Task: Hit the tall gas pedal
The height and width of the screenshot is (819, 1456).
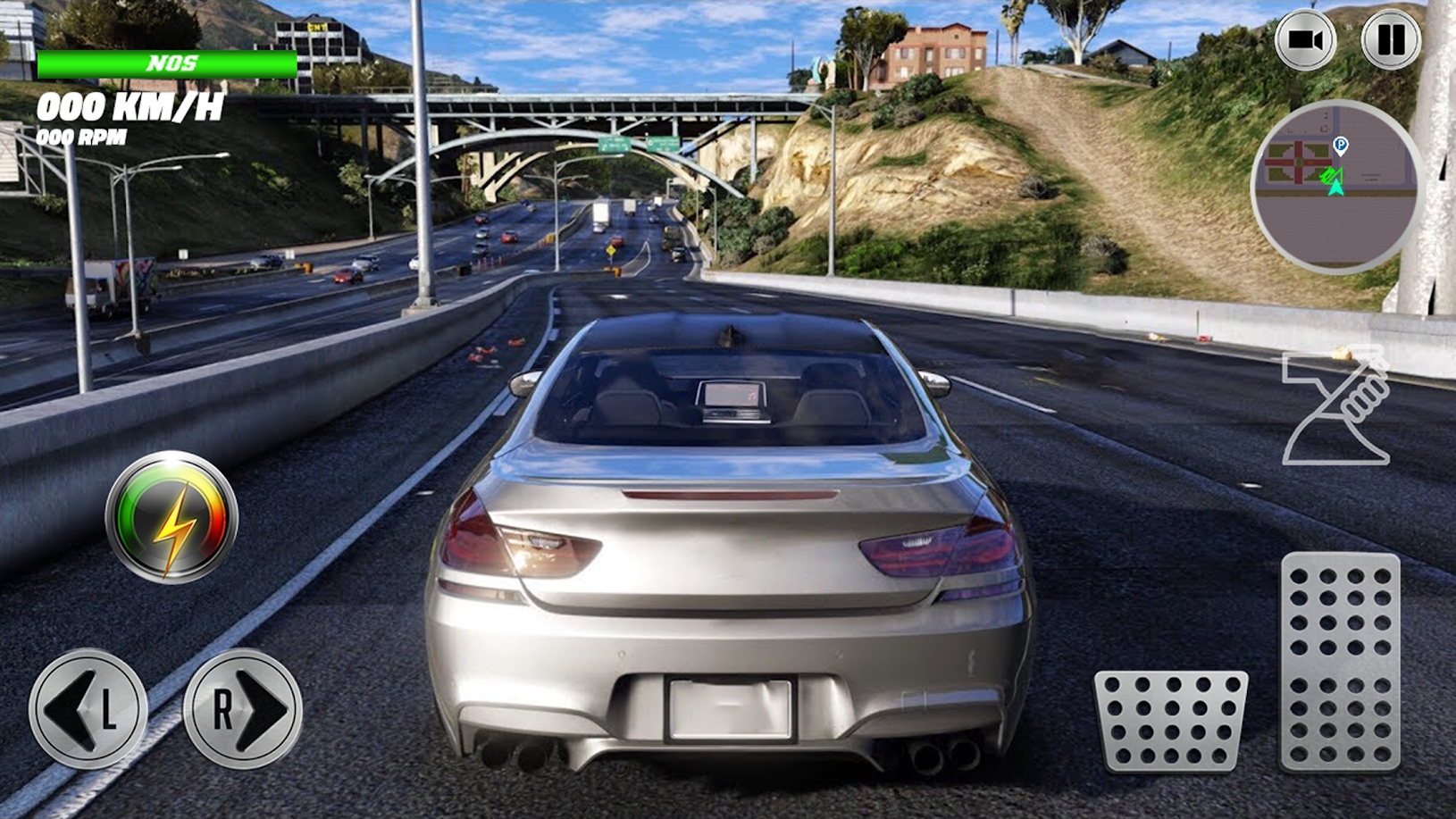Action: [x=1340, y=661]
